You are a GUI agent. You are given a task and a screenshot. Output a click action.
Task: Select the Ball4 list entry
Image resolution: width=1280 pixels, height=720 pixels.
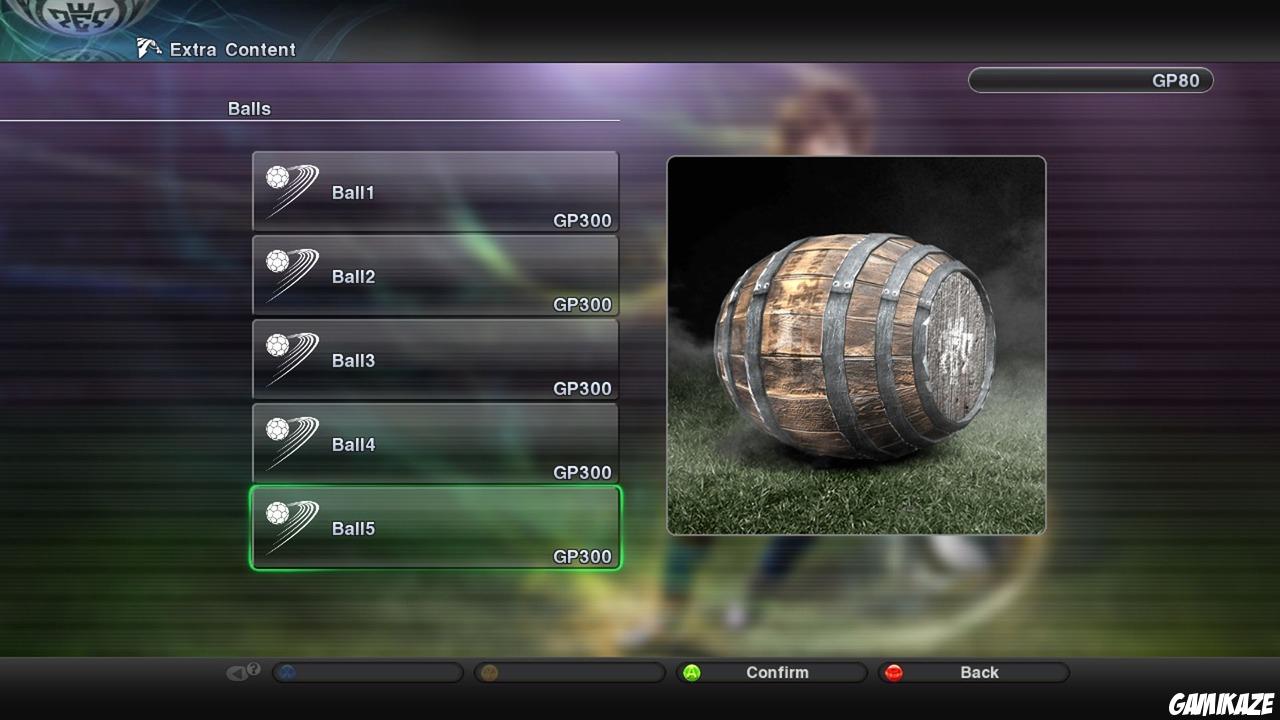pos(435,445)
